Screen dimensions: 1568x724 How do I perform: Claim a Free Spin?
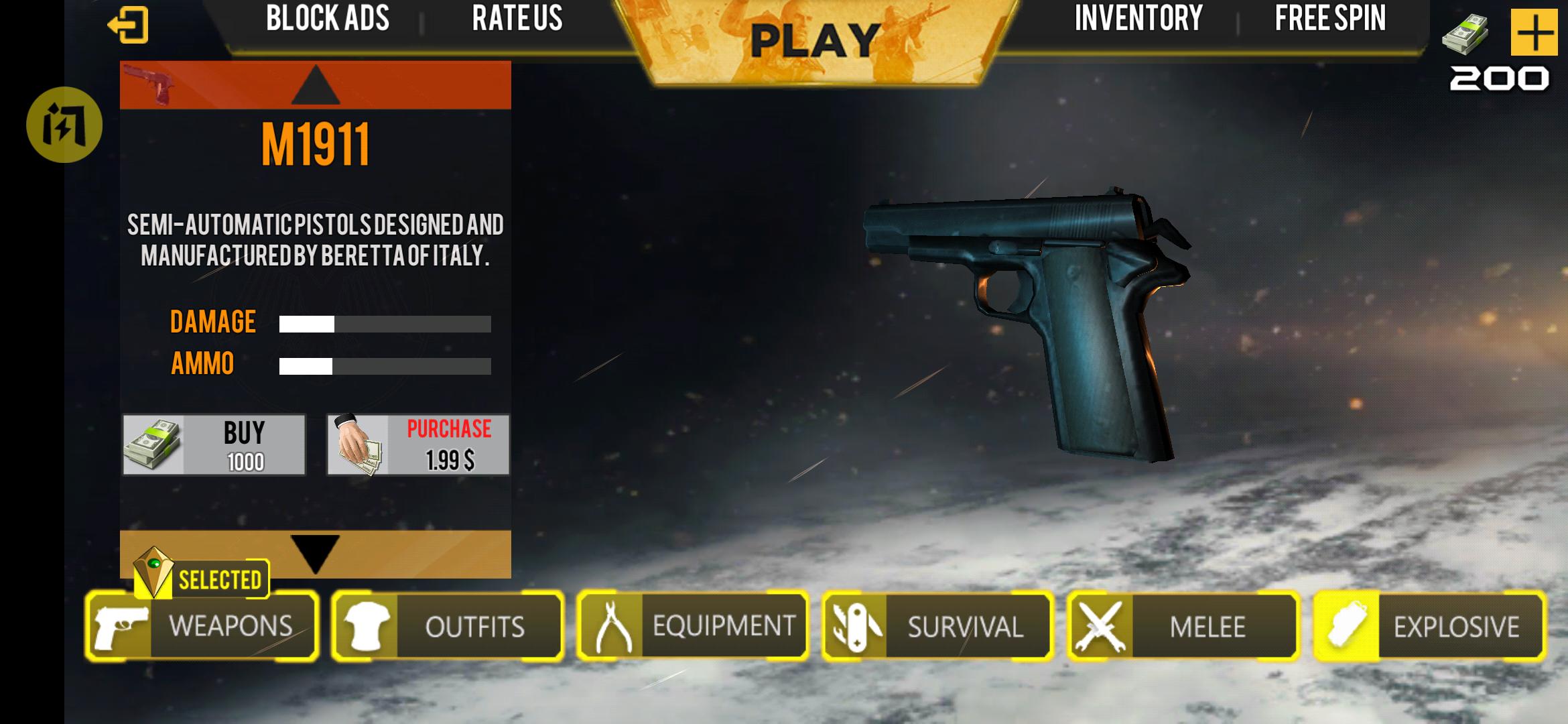click(1329, 19)
